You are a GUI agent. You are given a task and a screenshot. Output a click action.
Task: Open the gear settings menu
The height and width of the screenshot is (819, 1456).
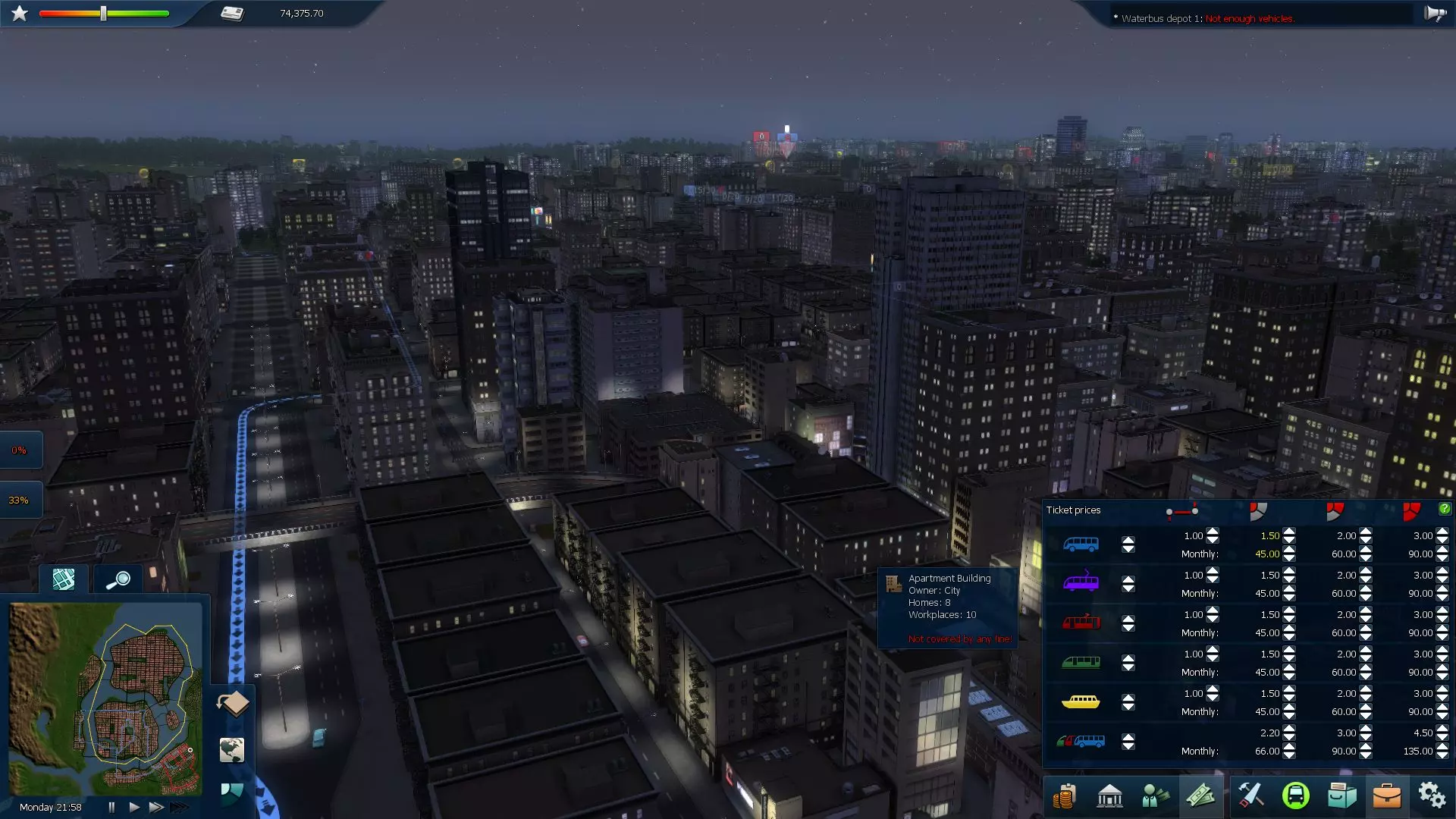point(1432,795)
